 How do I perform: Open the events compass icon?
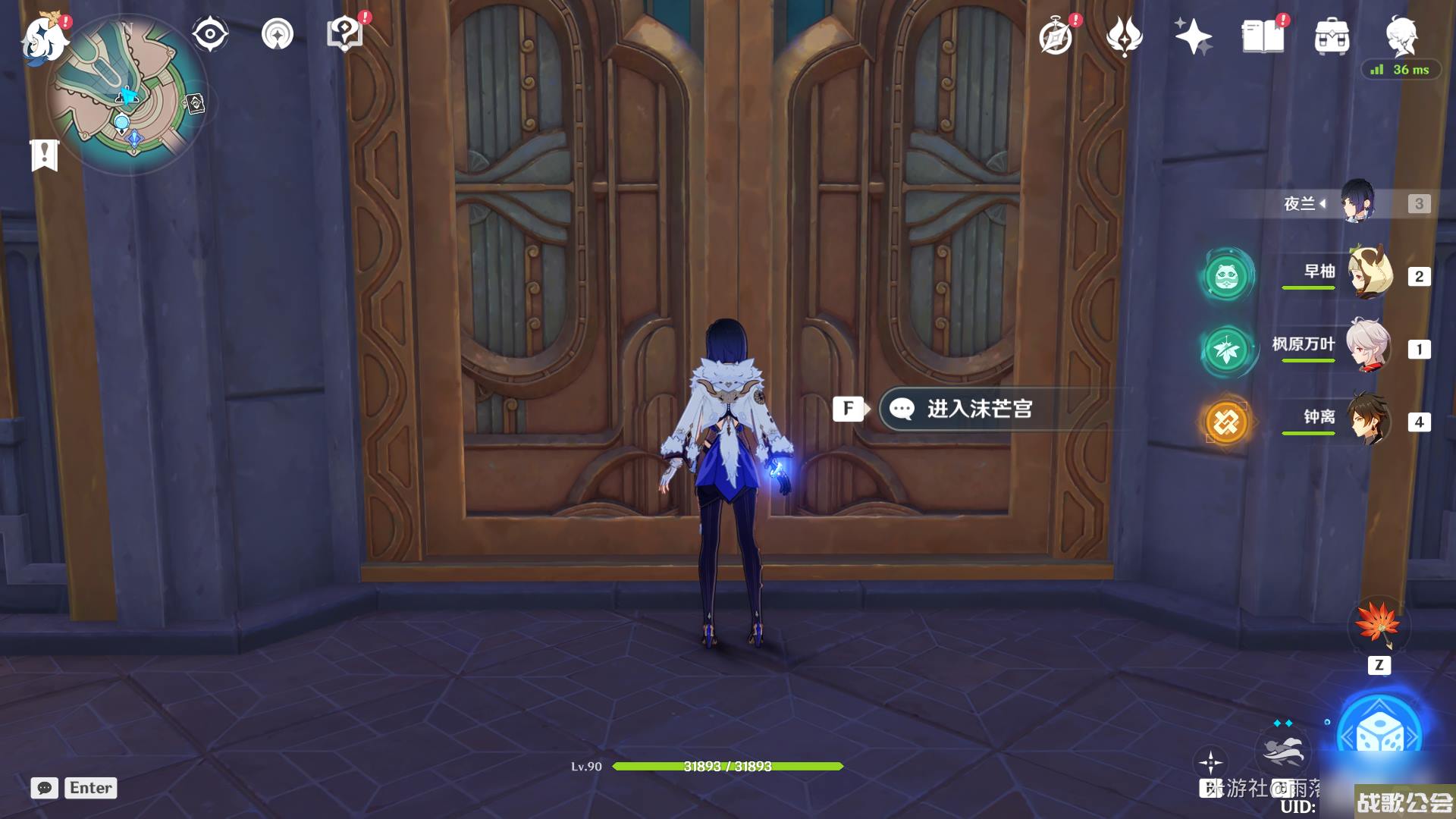(x=1056, y=36)
